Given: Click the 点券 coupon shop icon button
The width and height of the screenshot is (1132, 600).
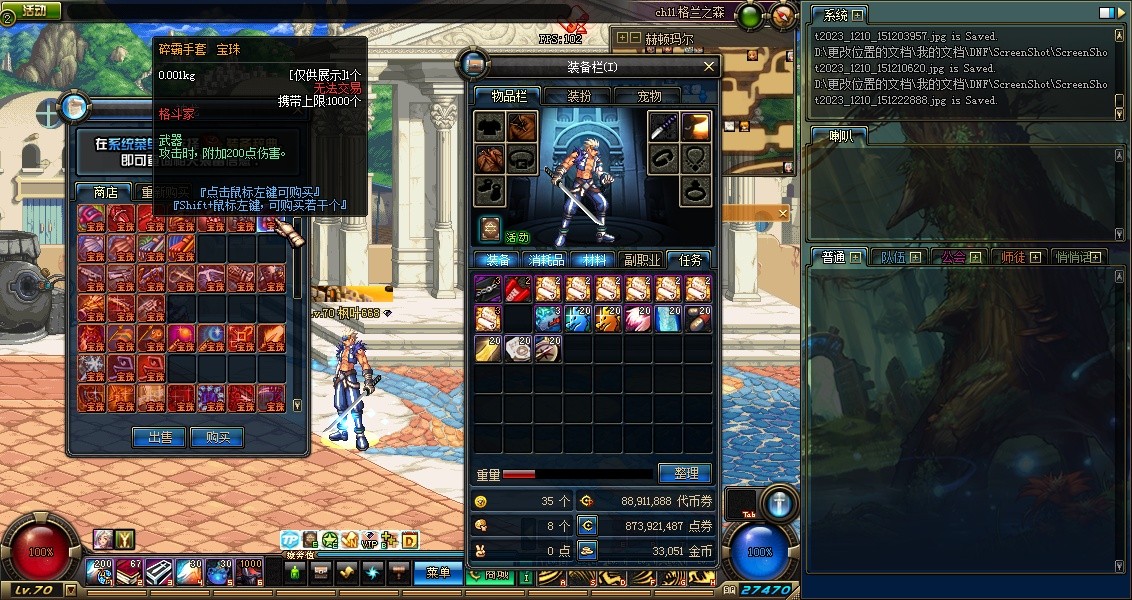Looking at the screenshot, I should [x=588, y=525].
